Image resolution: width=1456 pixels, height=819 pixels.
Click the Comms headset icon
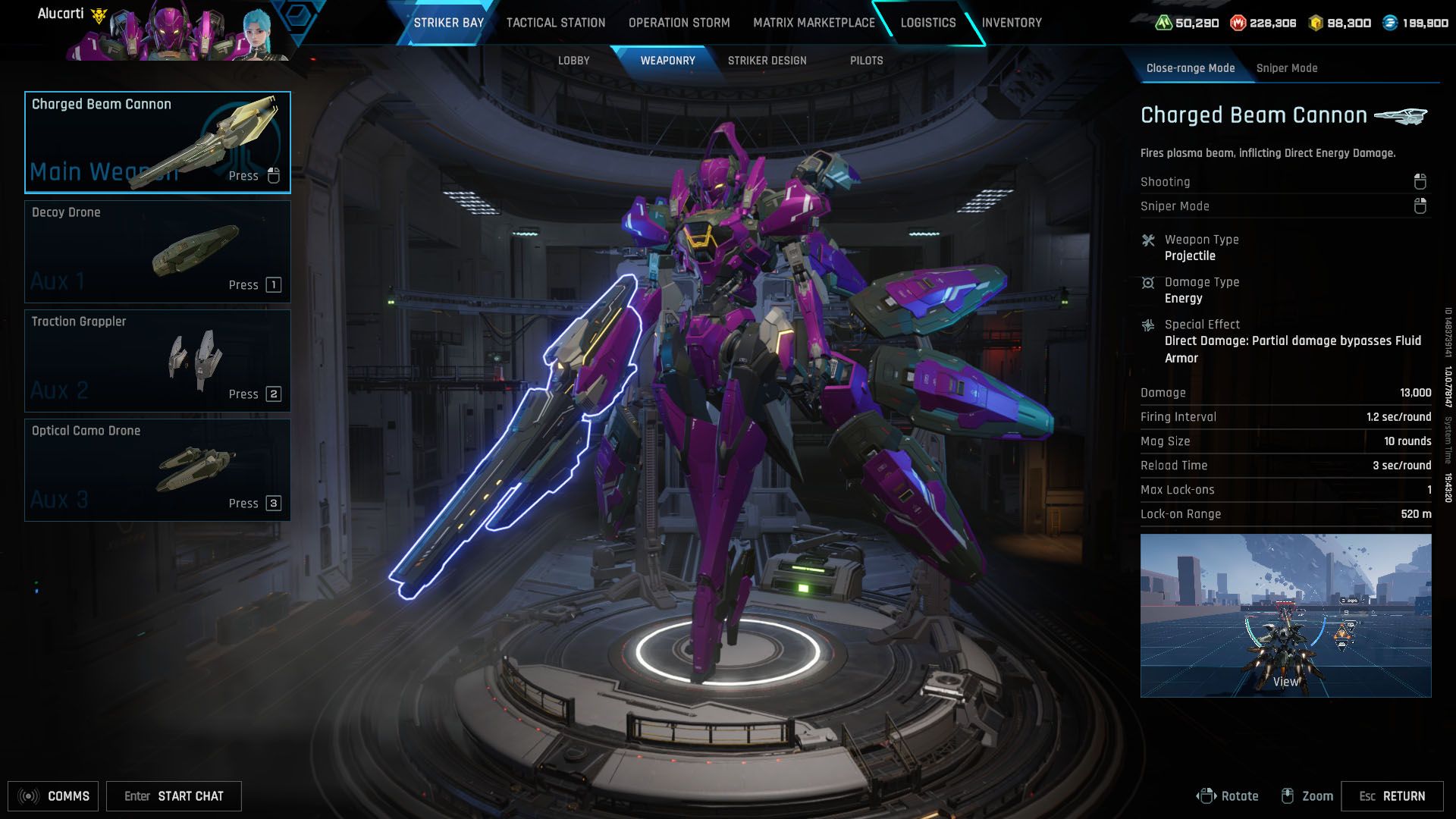[x=28, y=795]
